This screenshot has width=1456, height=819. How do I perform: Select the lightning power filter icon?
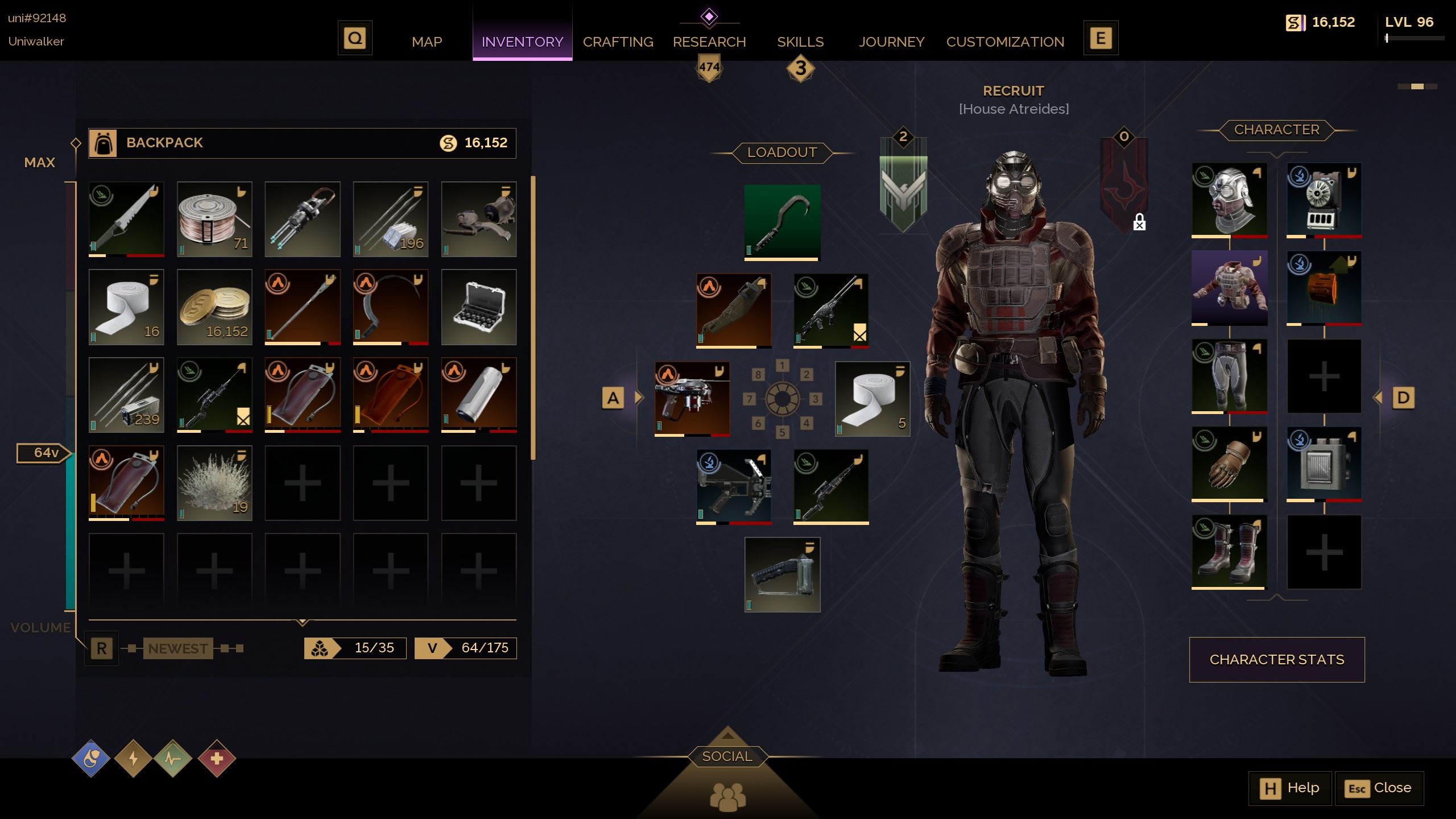(x=135, y=757)
